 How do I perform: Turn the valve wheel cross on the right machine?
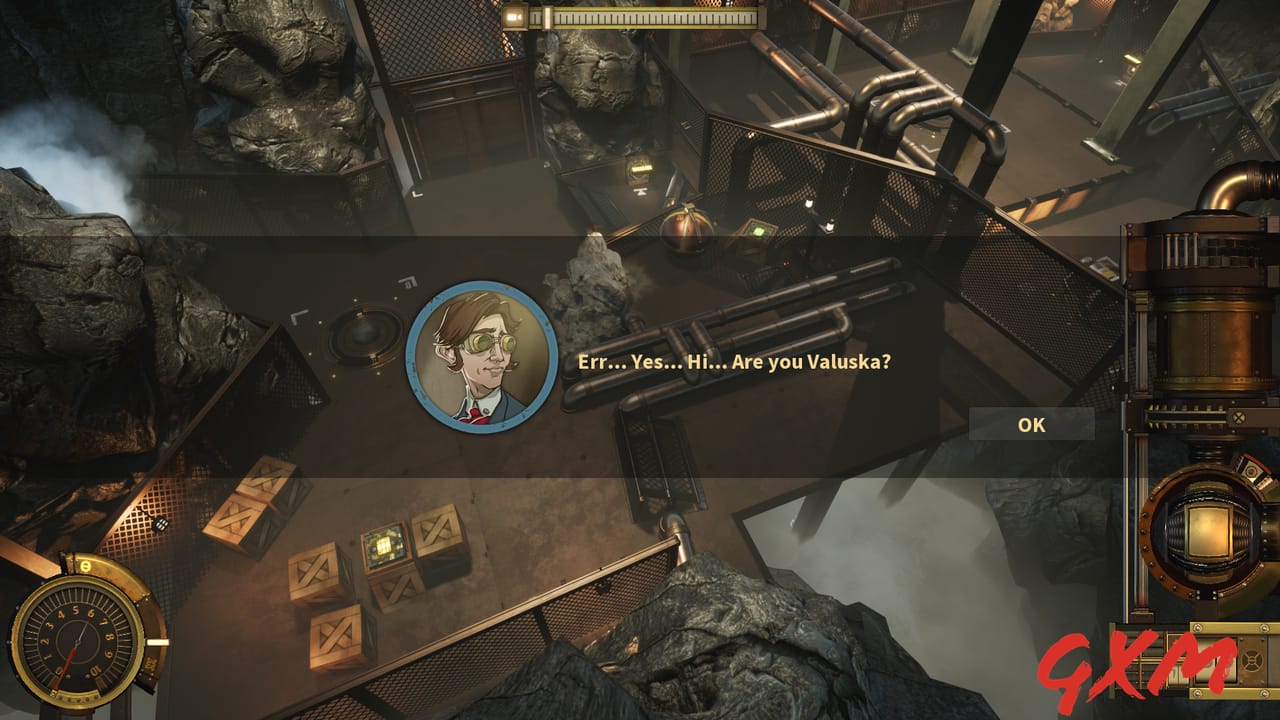[1239, 417]
